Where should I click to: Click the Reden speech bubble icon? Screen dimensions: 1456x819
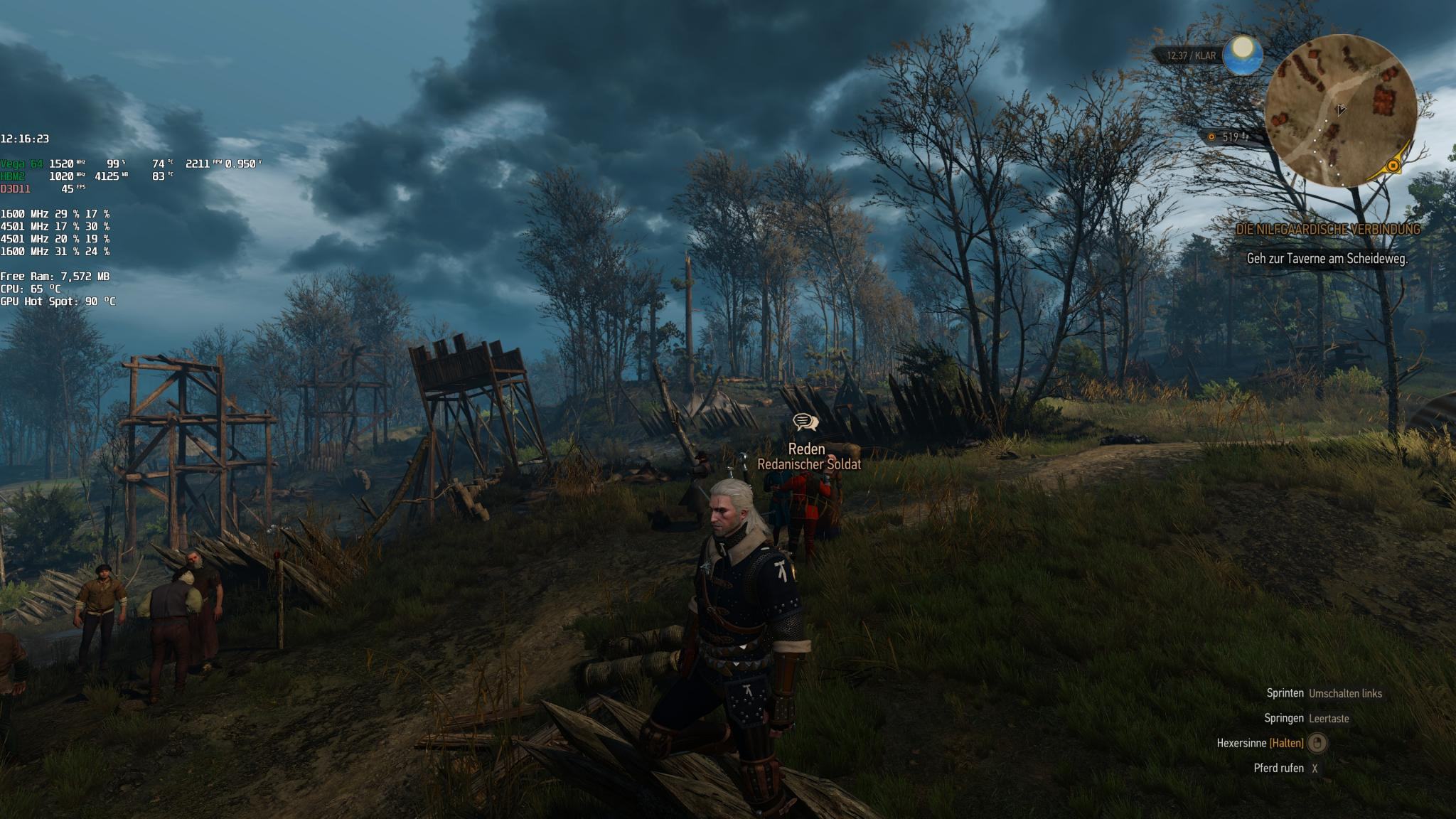click(x=805, y=422)
